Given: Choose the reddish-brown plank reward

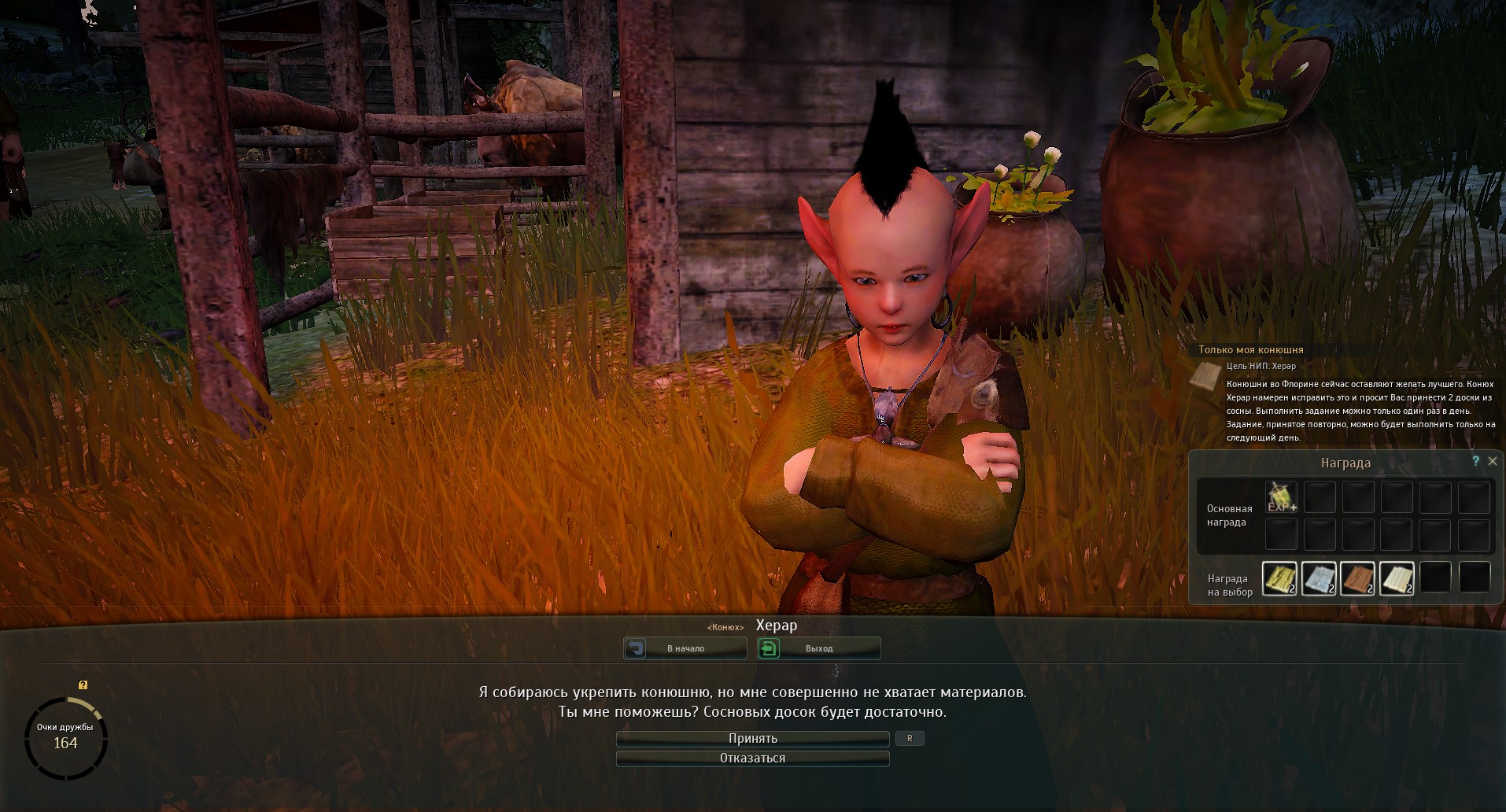Looking at the screenshot, I should (x=1357, y=578).
